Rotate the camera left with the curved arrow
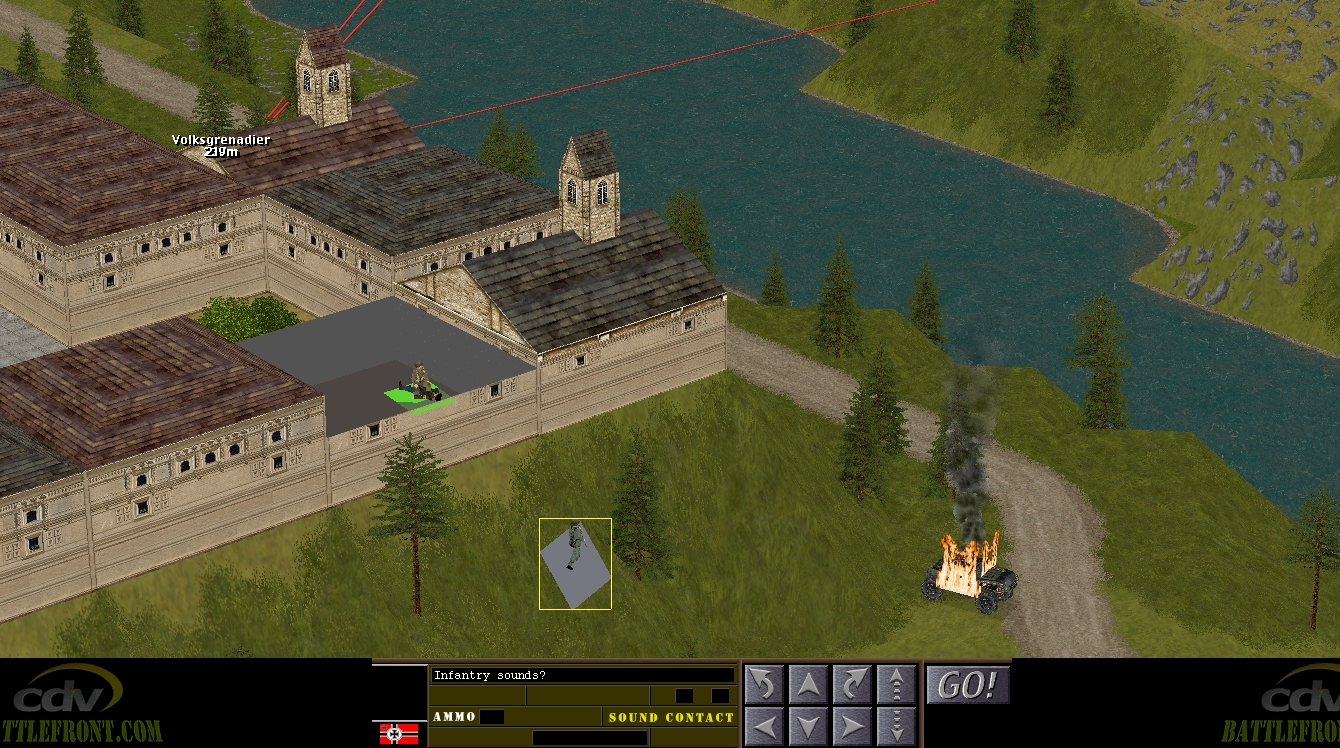The image size is (1340, 748). coord(764,684)
